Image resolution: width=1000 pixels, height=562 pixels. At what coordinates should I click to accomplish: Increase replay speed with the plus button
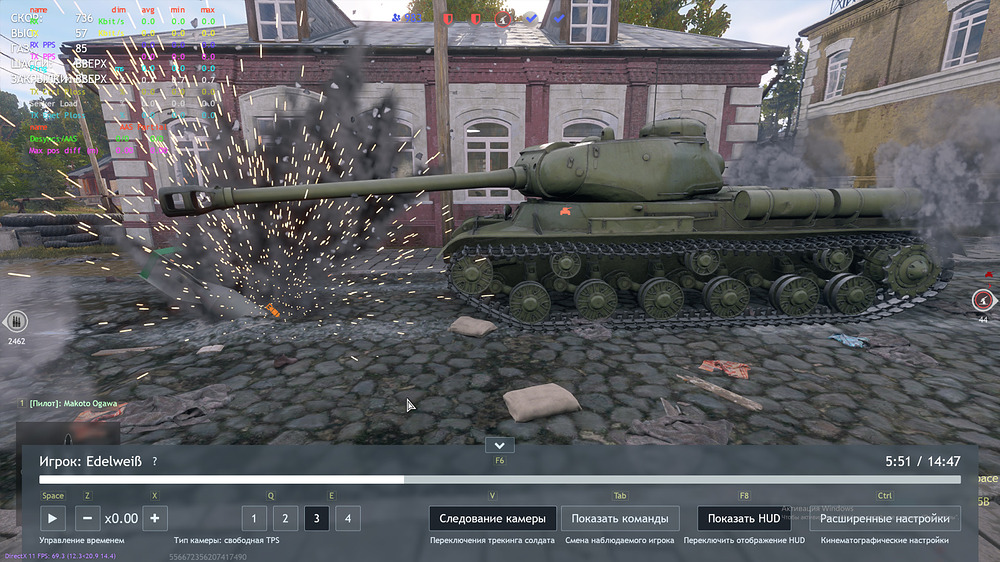click(x=154, y=518)
